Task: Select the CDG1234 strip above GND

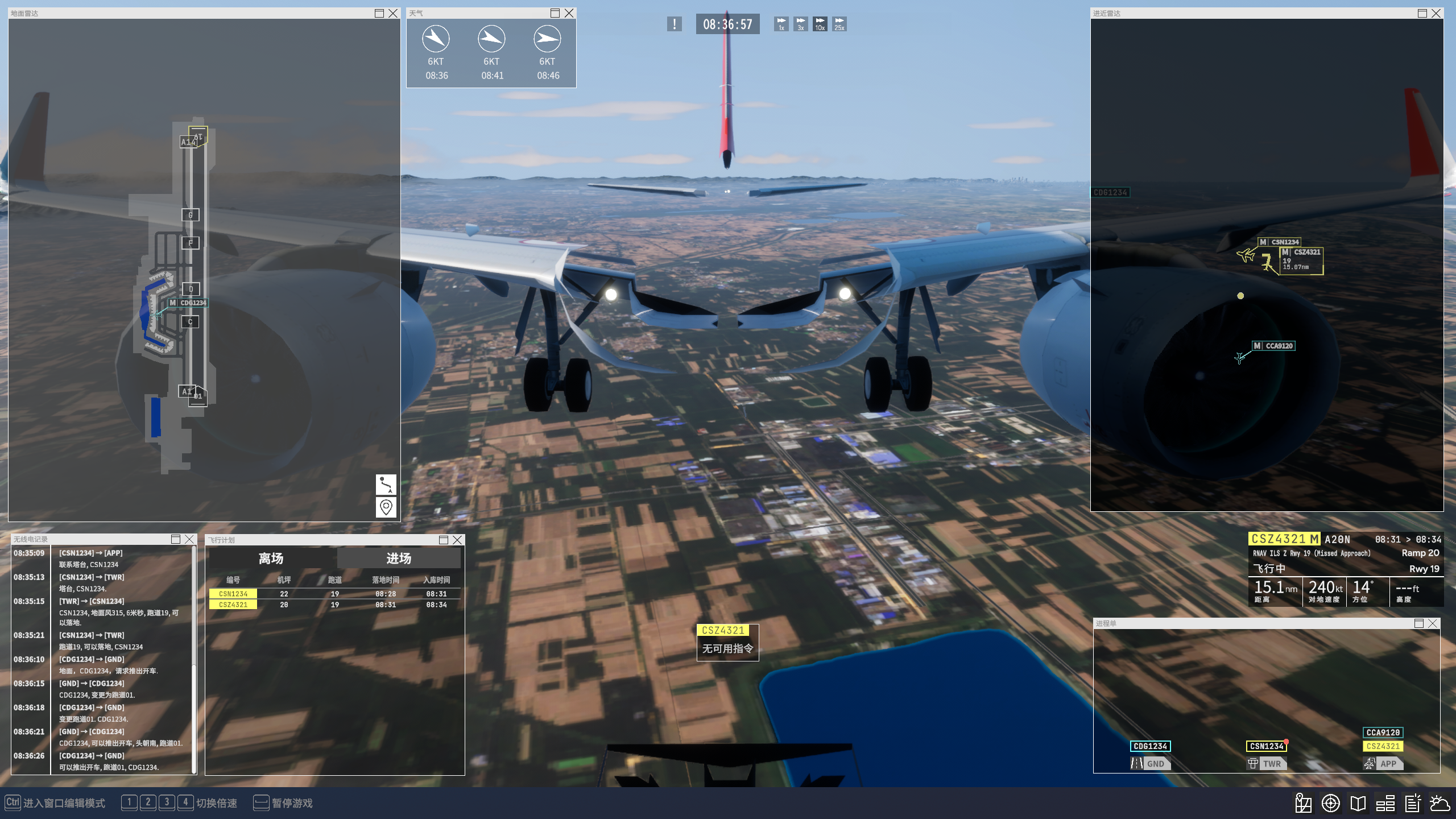Action: 1150,746
